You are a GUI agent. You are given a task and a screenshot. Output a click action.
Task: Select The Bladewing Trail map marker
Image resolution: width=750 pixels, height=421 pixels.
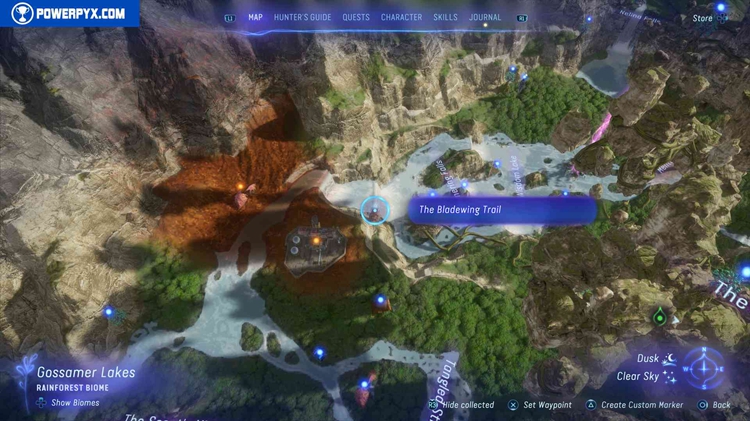[x=374, y=210]
